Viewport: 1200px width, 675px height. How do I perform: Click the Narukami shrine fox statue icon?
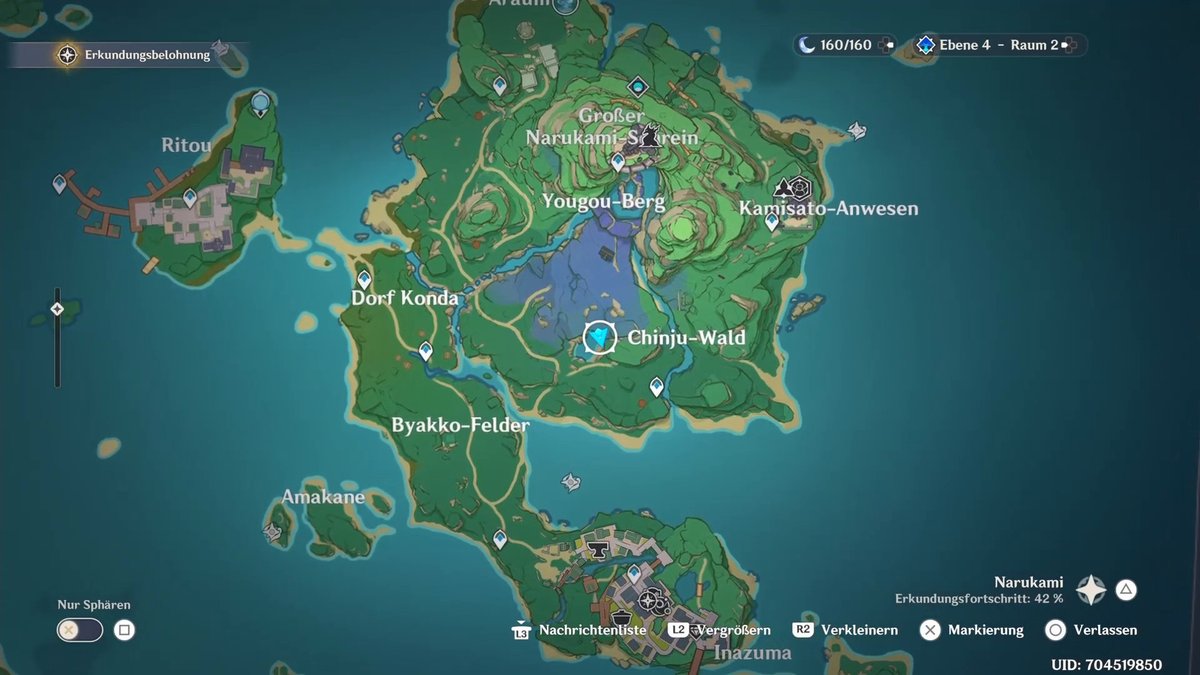[651, 135]
